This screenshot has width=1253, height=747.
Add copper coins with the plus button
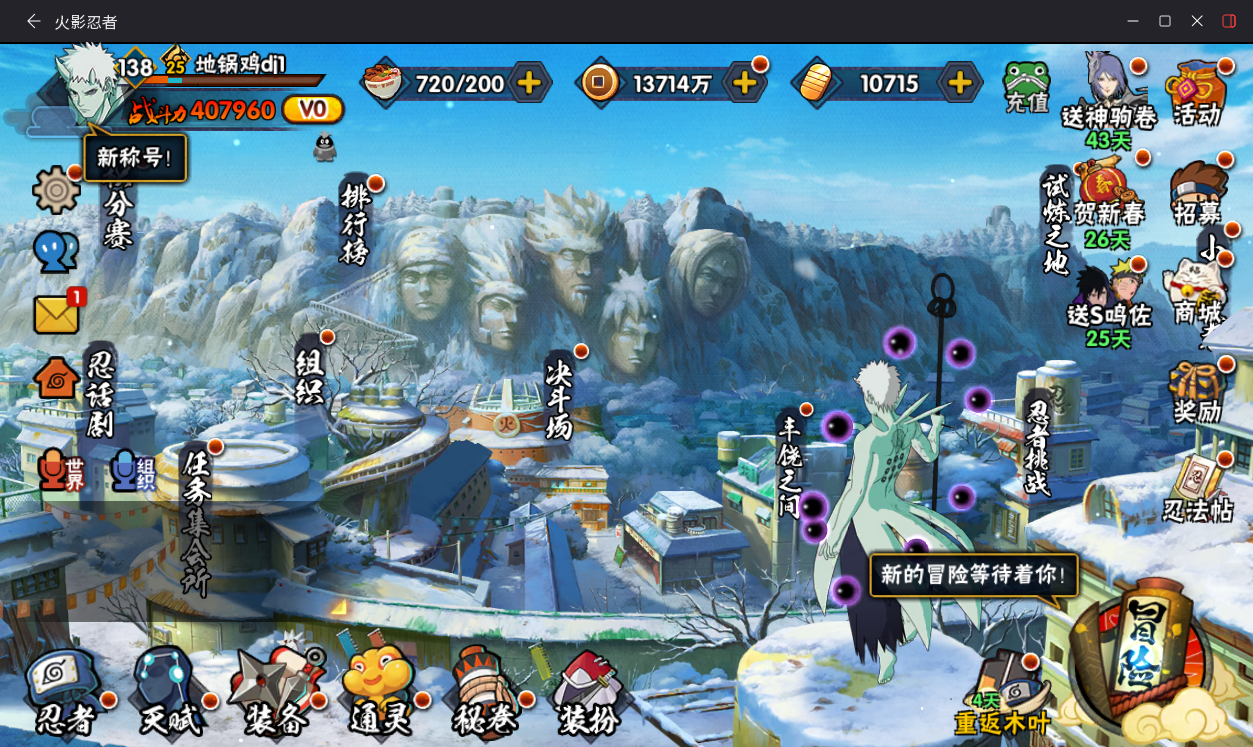[744, 83]
